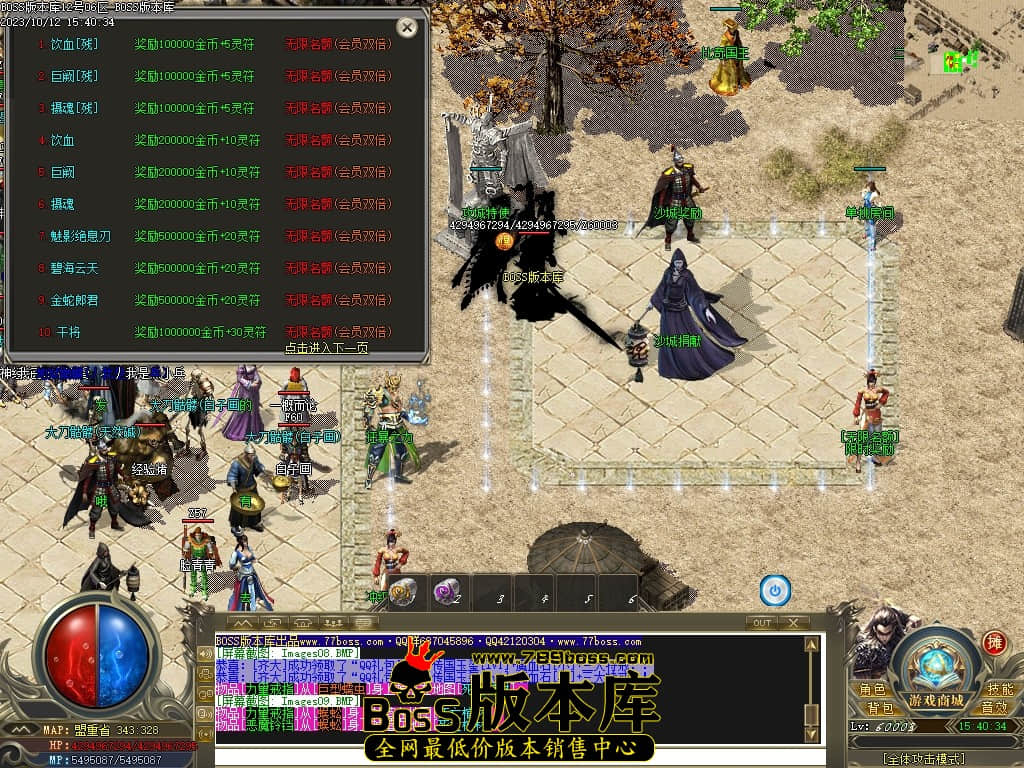Click the OUT button above chat

[x=762, y=622]
